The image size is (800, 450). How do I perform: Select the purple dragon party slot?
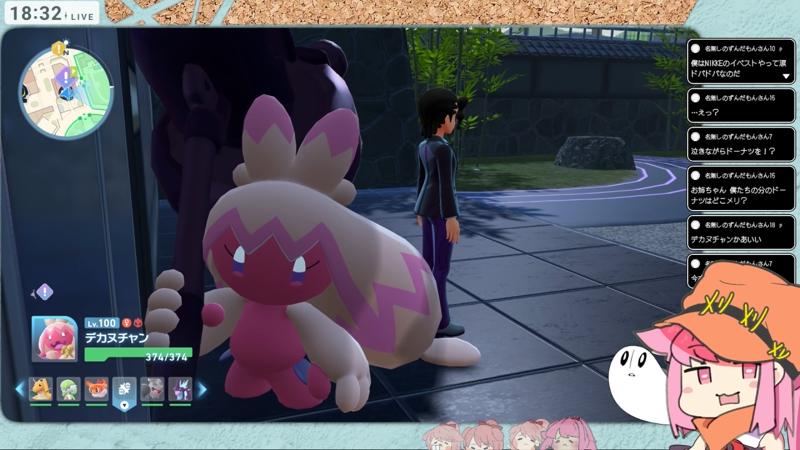180,389
